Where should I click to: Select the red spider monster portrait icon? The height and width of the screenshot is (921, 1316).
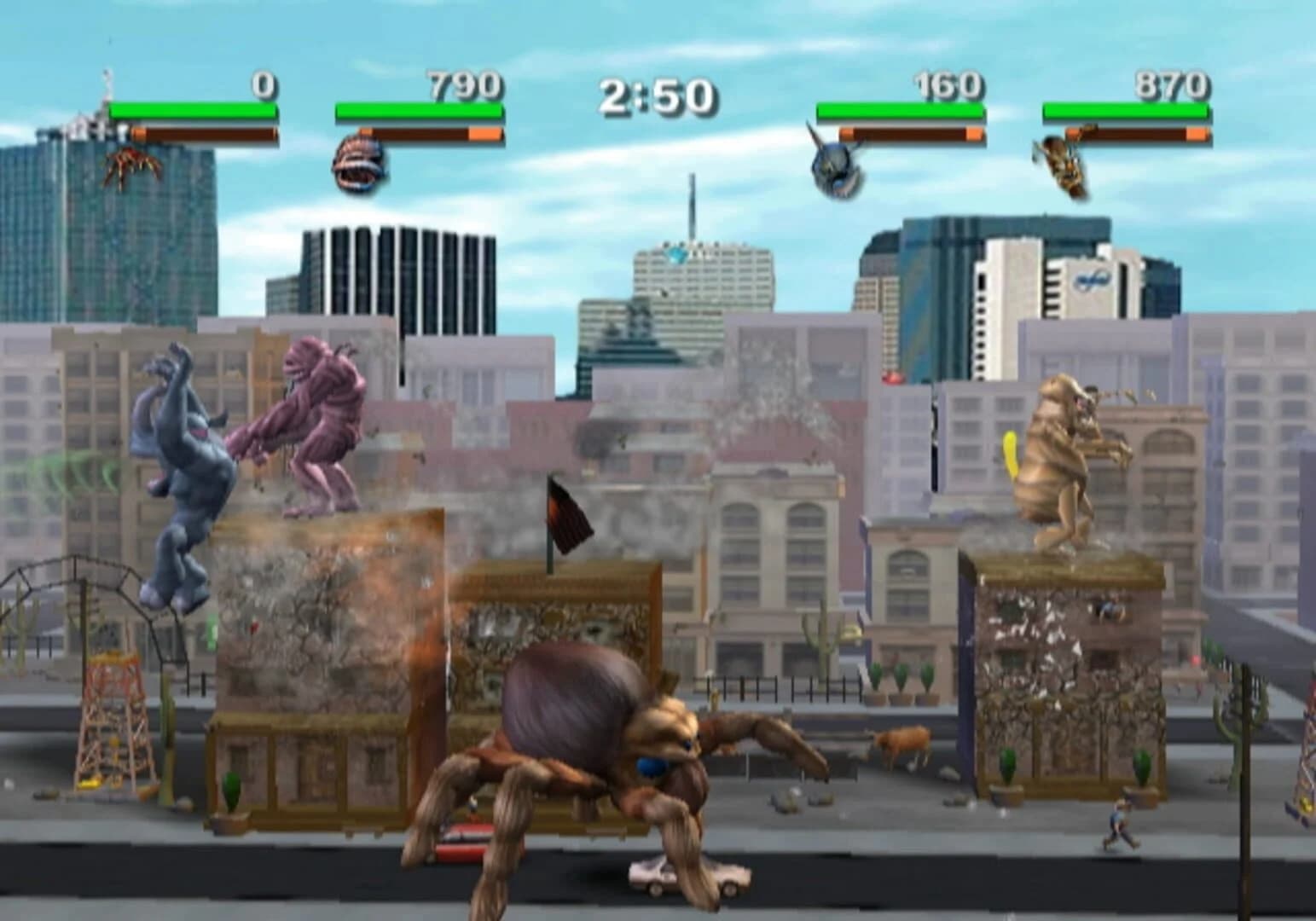(132, 162)
